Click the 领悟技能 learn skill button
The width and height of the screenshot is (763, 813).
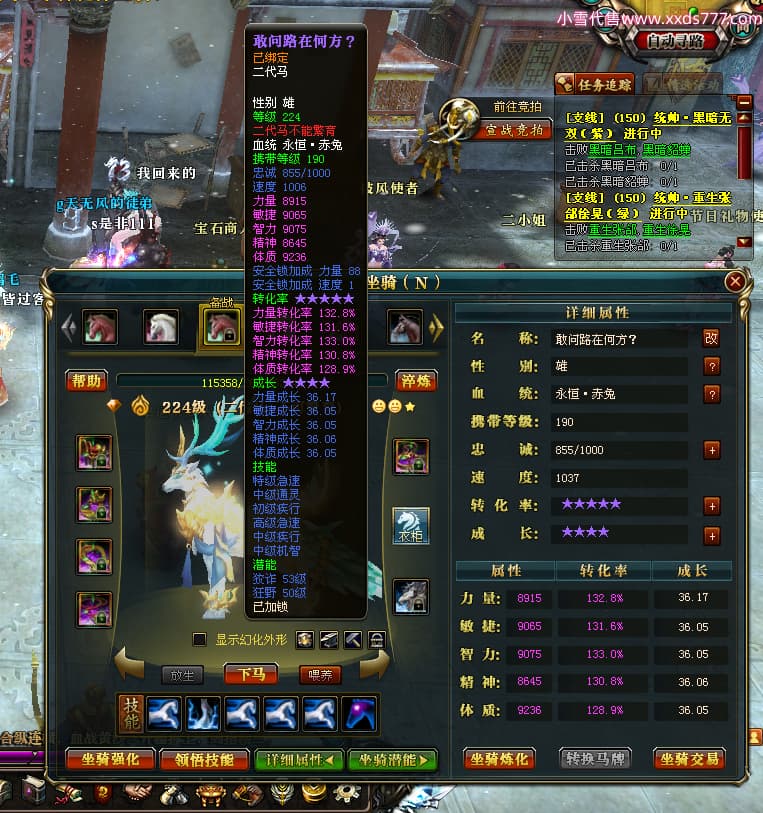pyautogui.click(x=204, y=759)
